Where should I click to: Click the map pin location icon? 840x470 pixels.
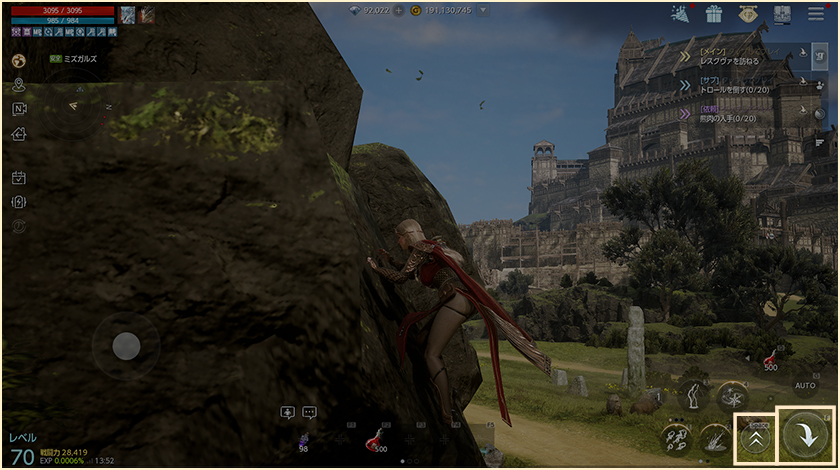pyautogui.click(x=19, y=85)
